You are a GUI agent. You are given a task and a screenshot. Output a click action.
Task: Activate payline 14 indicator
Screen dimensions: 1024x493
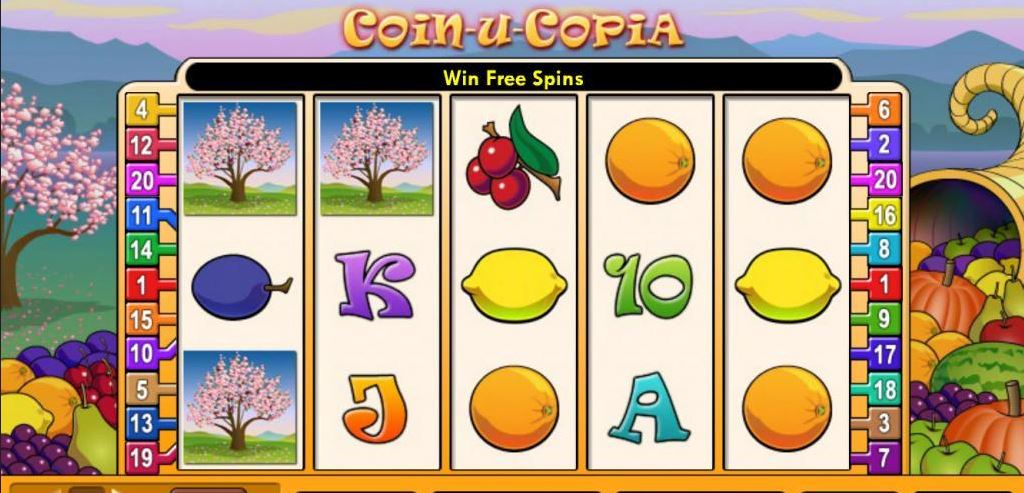pos(141,250)
